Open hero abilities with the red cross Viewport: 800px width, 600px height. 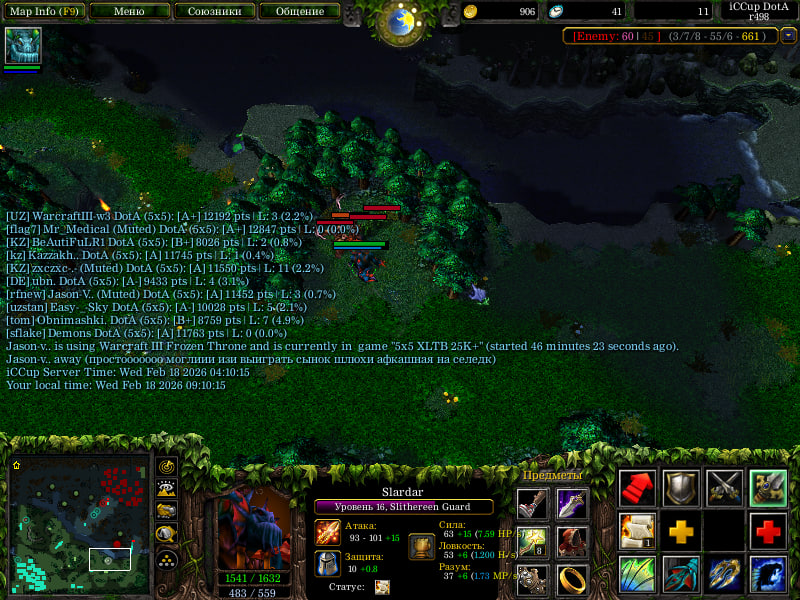[768, 531]
